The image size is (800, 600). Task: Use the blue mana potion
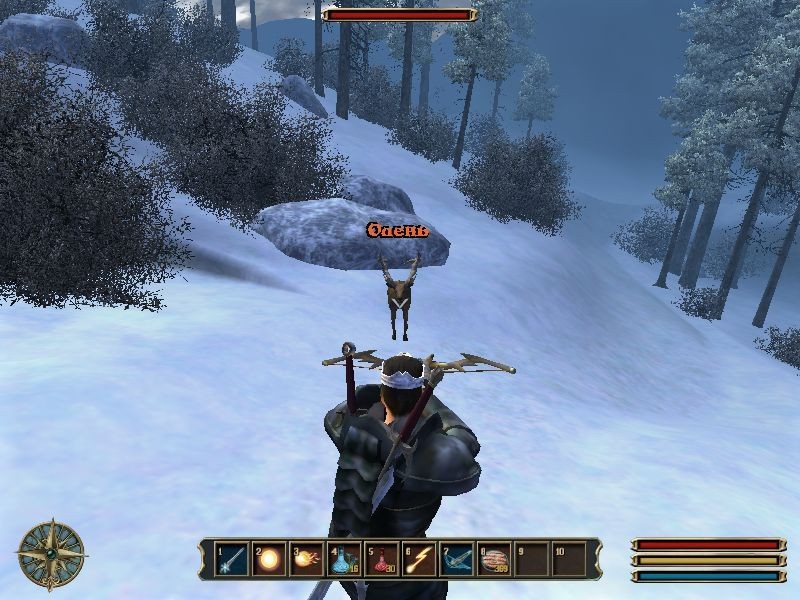point(344,559)
